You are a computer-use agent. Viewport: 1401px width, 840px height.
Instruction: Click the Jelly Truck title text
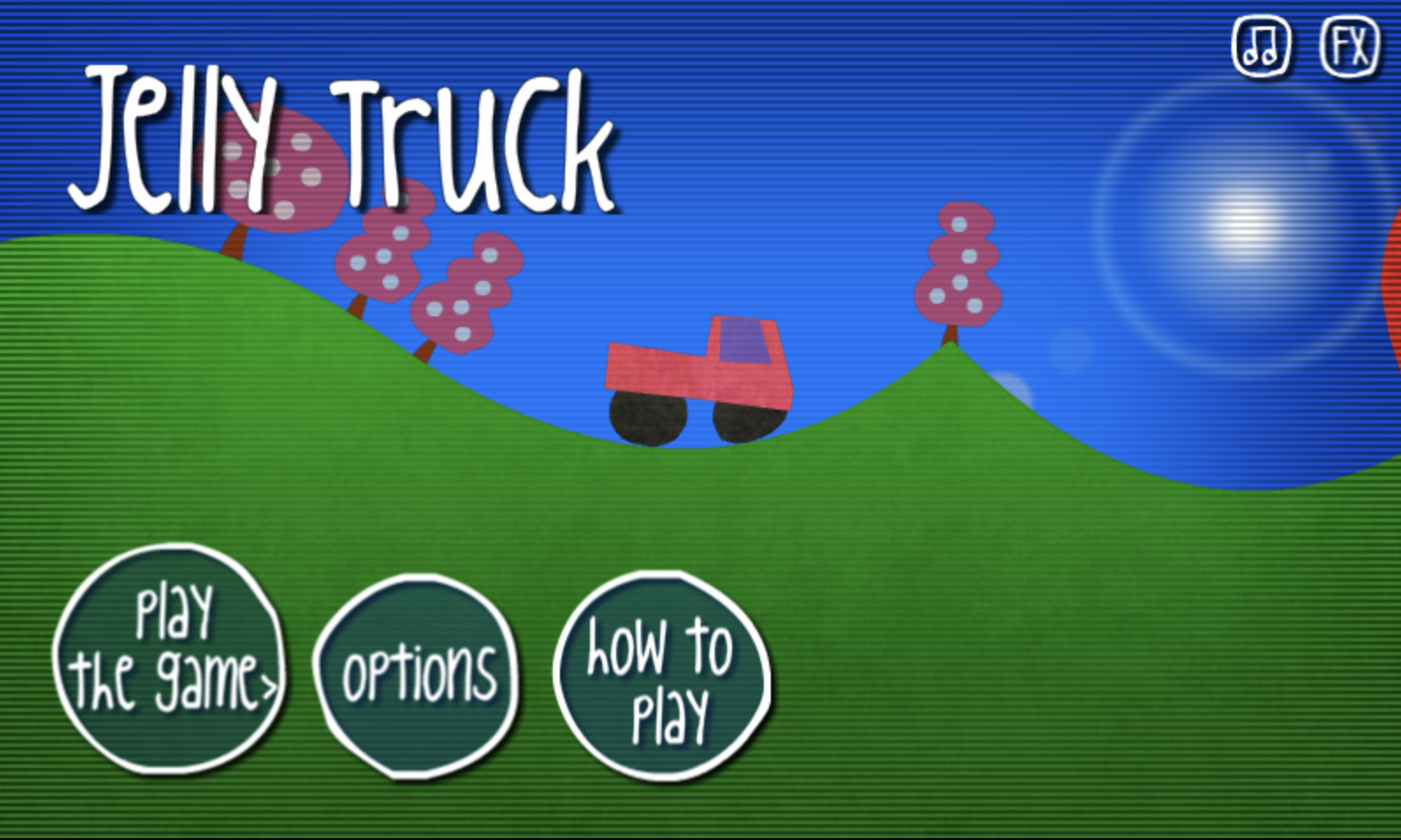pos(343,141)
